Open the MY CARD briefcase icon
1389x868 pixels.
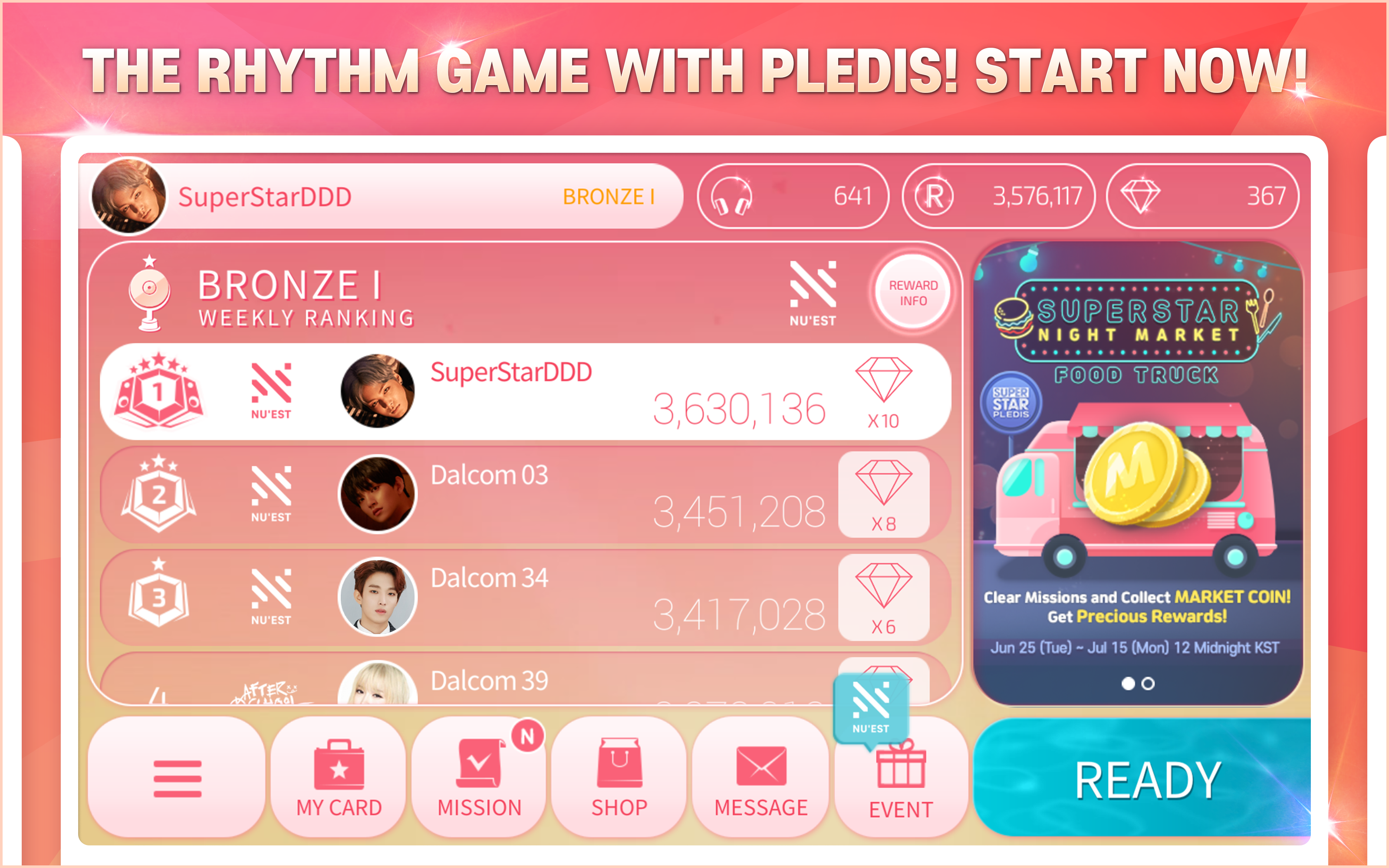(x=338, y=763)
